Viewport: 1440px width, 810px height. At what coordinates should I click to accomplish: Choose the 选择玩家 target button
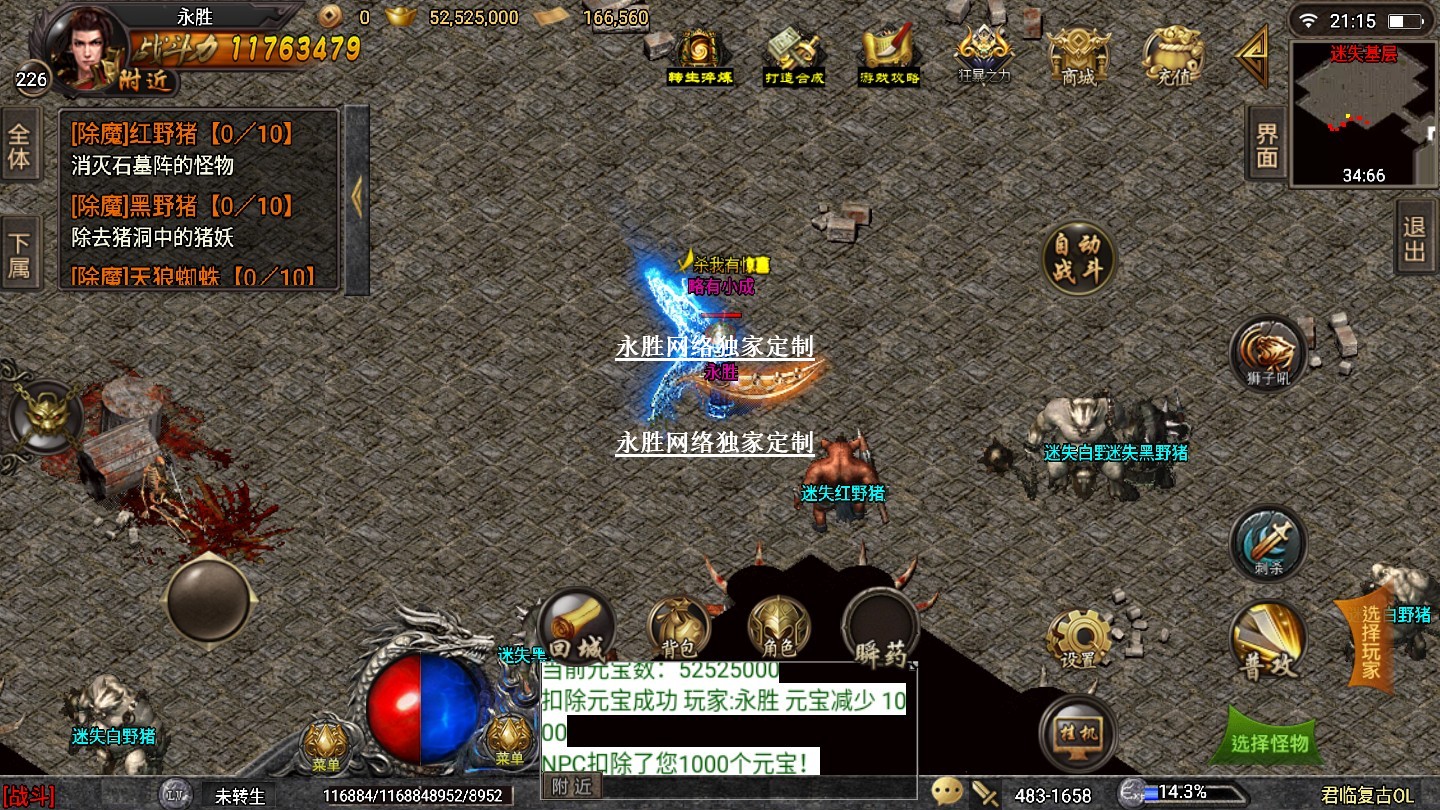coord(1369,642)
